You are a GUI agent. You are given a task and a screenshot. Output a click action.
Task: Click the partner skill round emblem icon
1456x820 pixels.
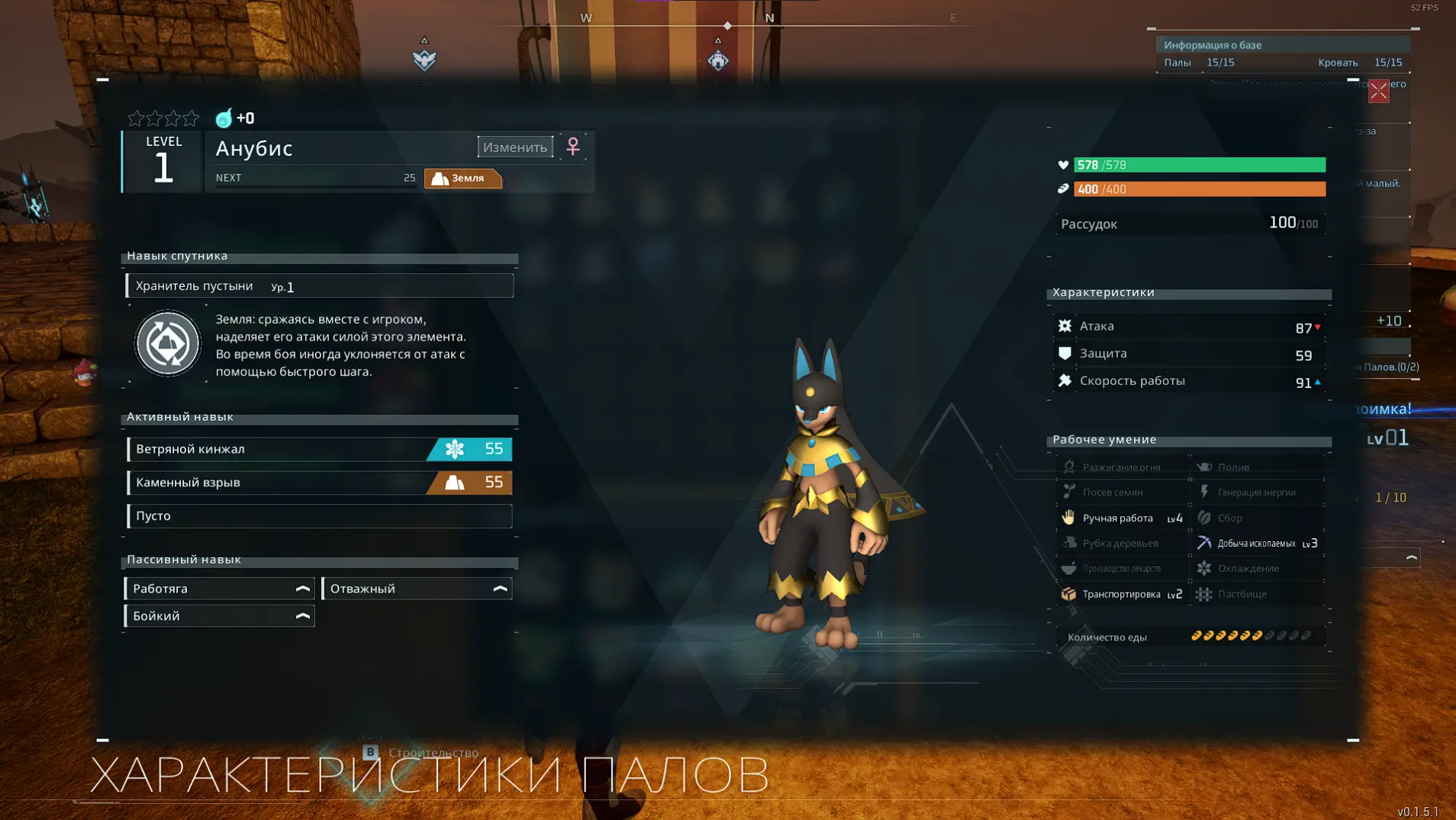coord(168,344)
